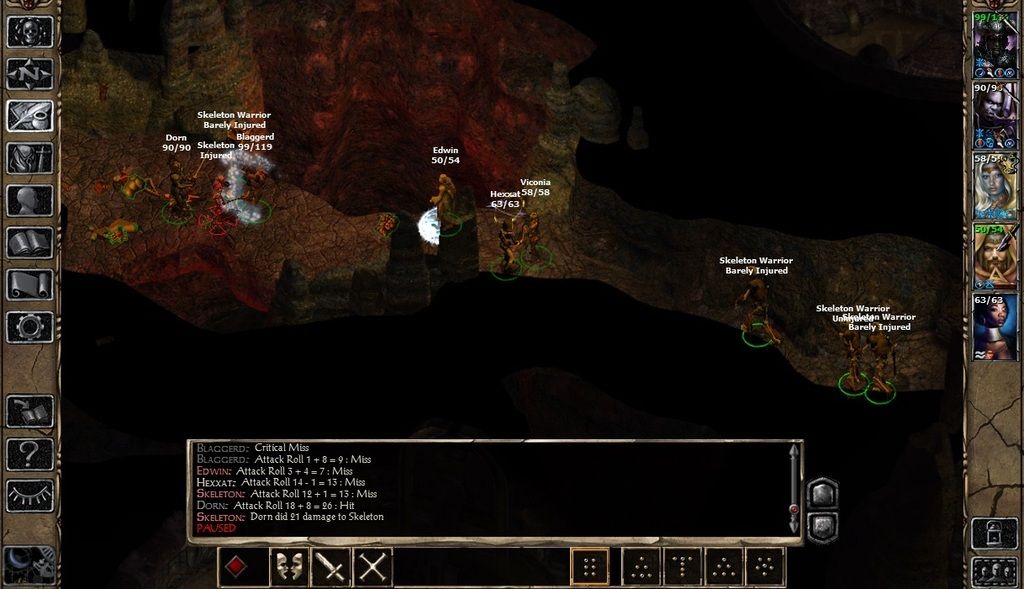The height and width of the screenshot is (589, 1024).
Task: Select the highlighted two-column formation button
Action: tap(590, 567)
